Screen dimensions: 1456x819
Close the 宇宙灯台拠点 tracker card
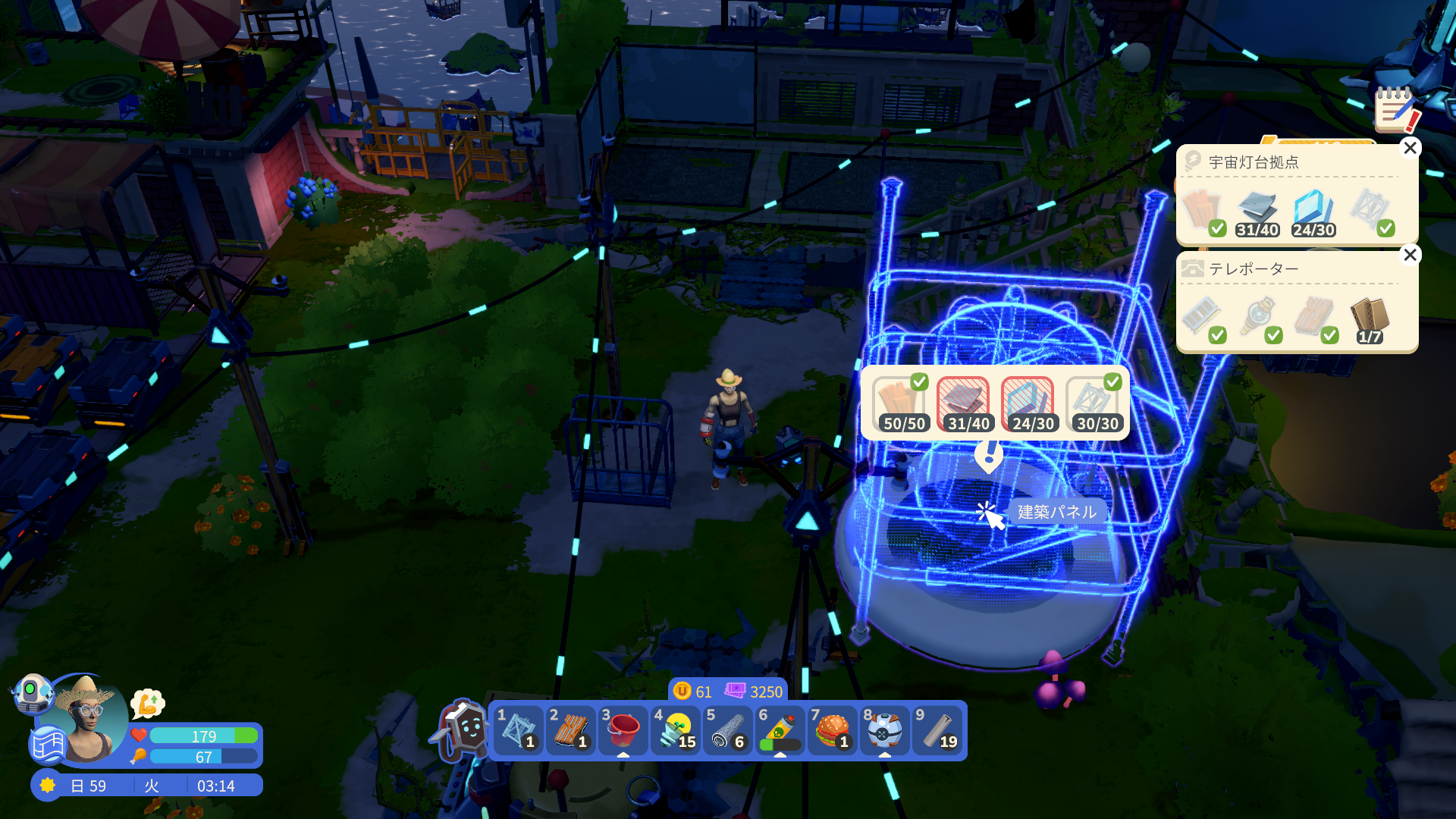point(1410,148)
